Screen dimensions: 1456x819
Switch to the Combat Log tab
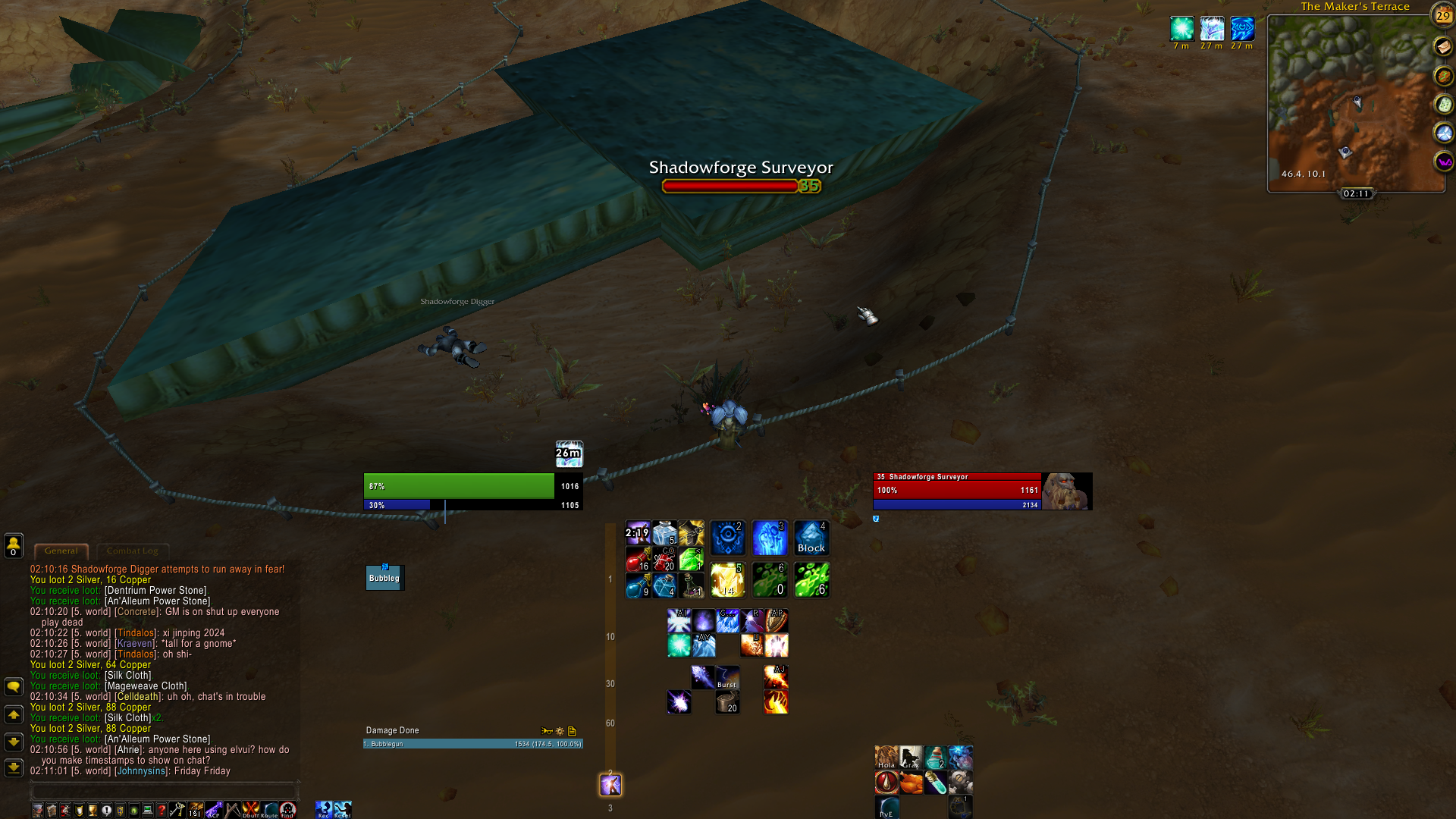pos(133,551)
